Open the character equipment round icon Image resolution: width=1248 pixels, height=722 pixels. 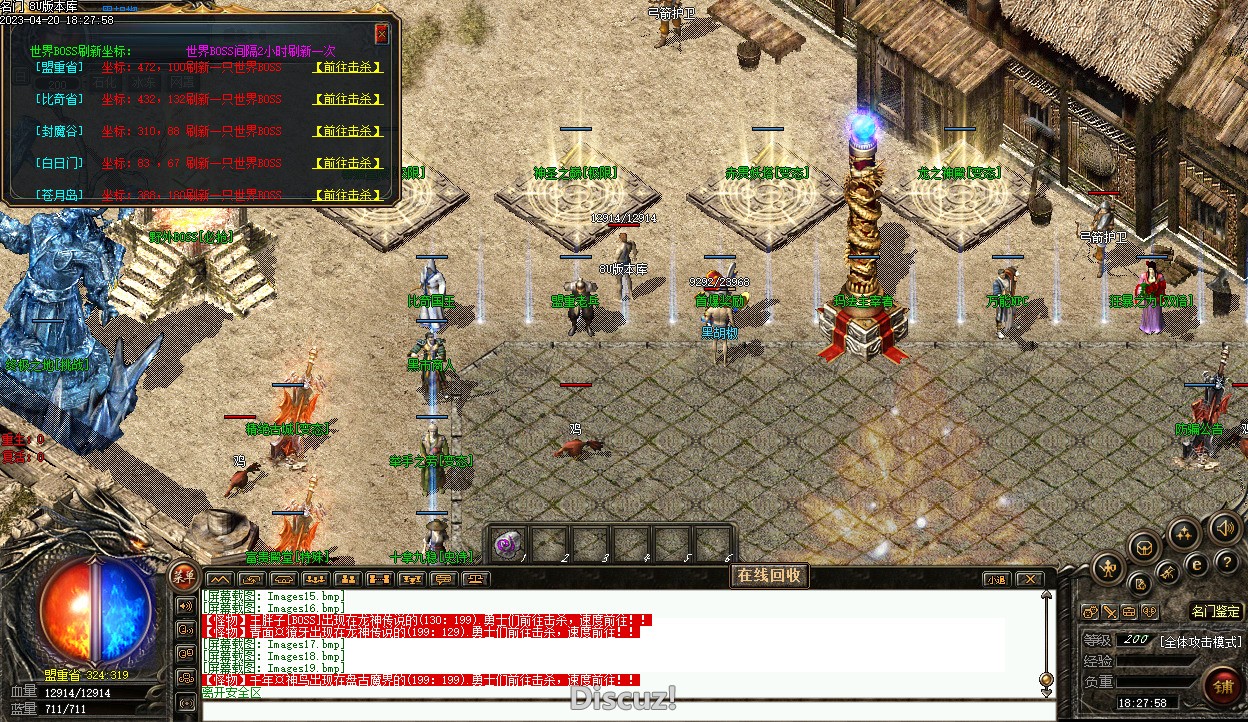click(1107, 569)
